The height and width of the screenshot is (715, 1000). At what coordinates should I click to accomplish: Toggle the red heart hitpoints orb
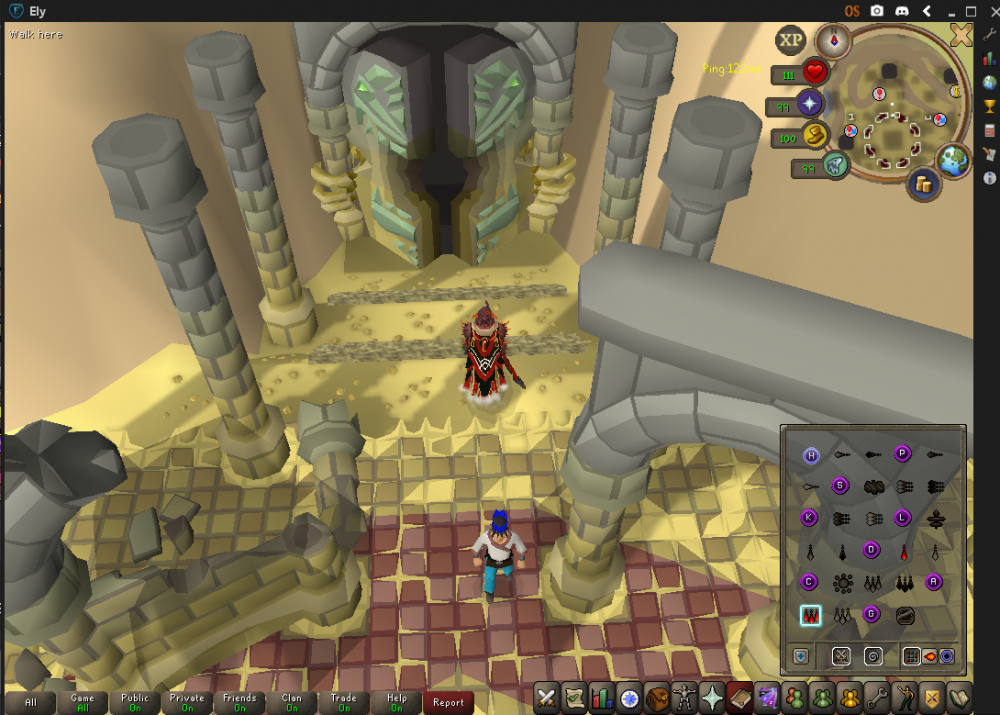click(816, 73)
